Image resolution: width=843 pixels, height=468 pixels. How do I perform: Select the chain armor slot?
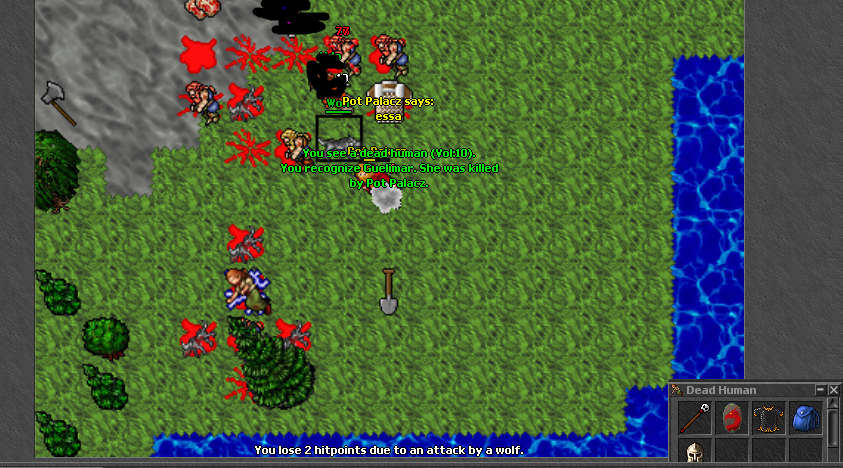768,417
